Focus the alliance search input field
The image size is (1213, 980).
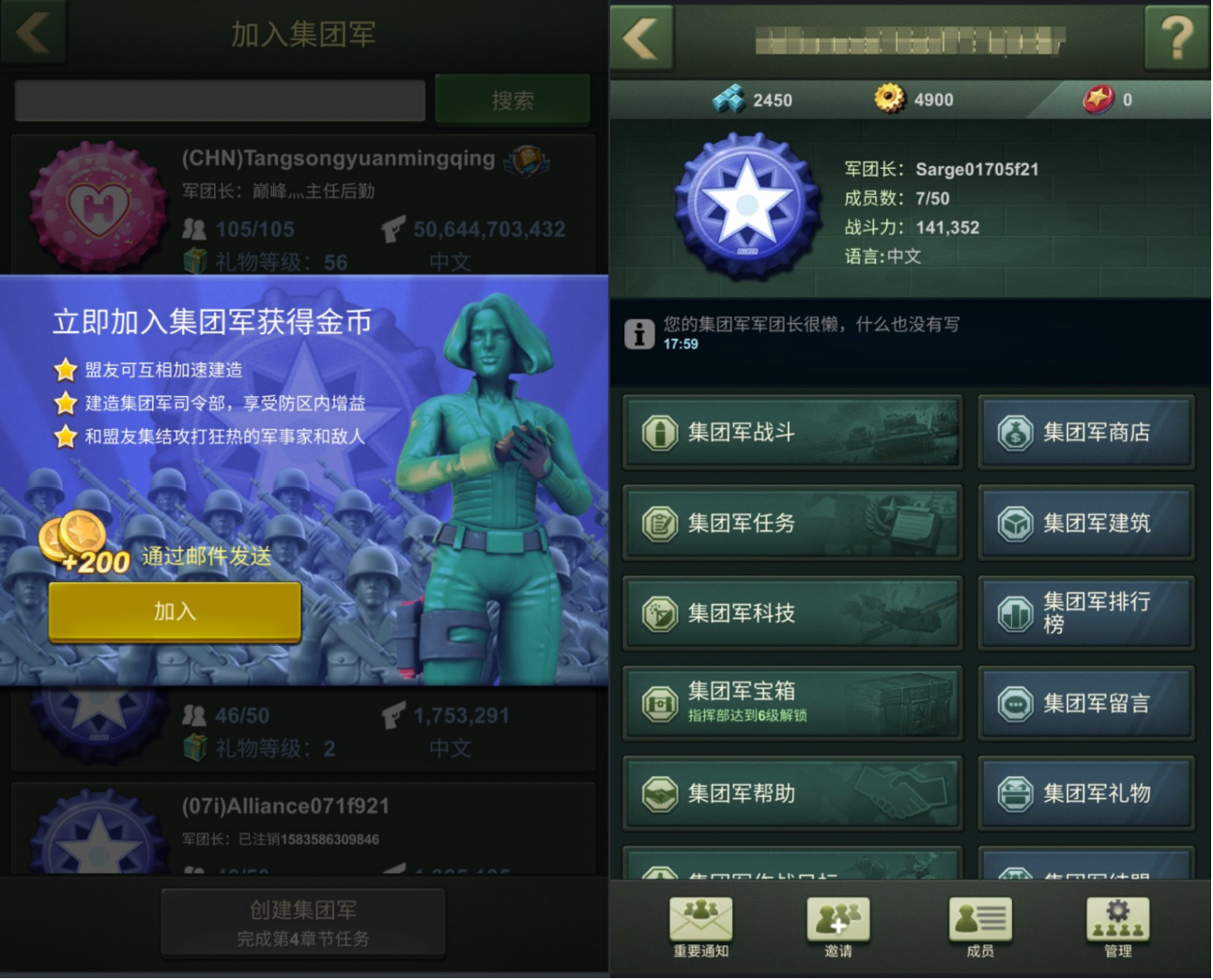click(x=220, y=100)
